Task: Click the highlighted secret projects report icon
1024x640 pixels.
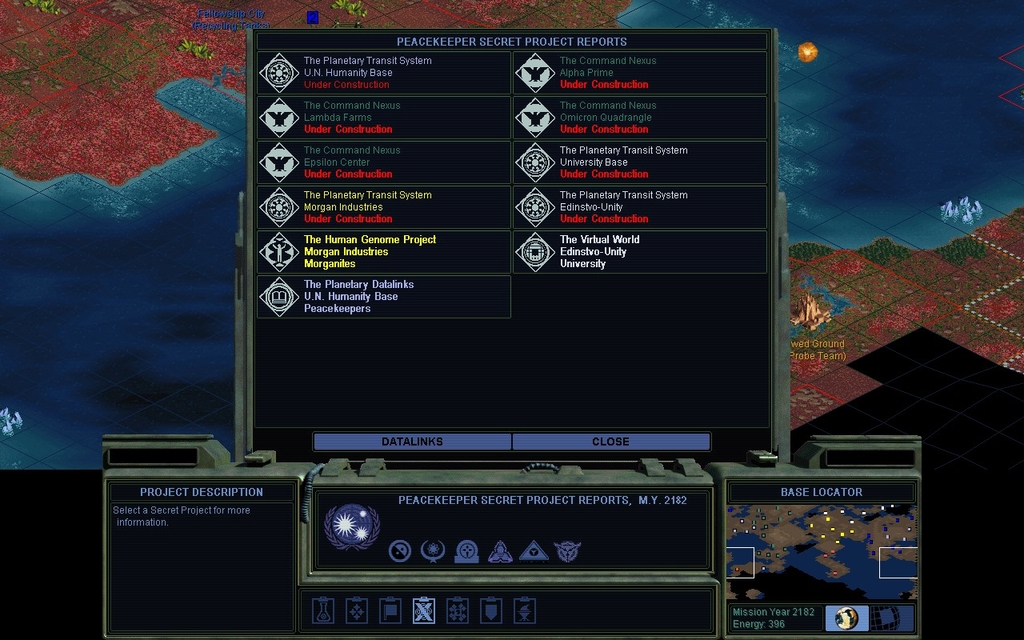Action: tap(424, 610)
